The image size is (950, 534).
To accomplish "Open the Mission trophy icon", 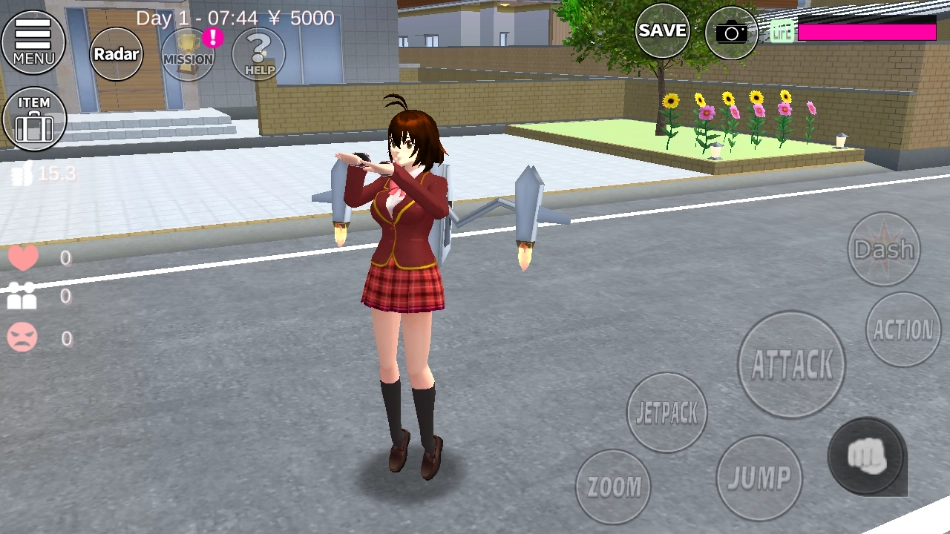I will pyautogui.click(x=187, y=54).
